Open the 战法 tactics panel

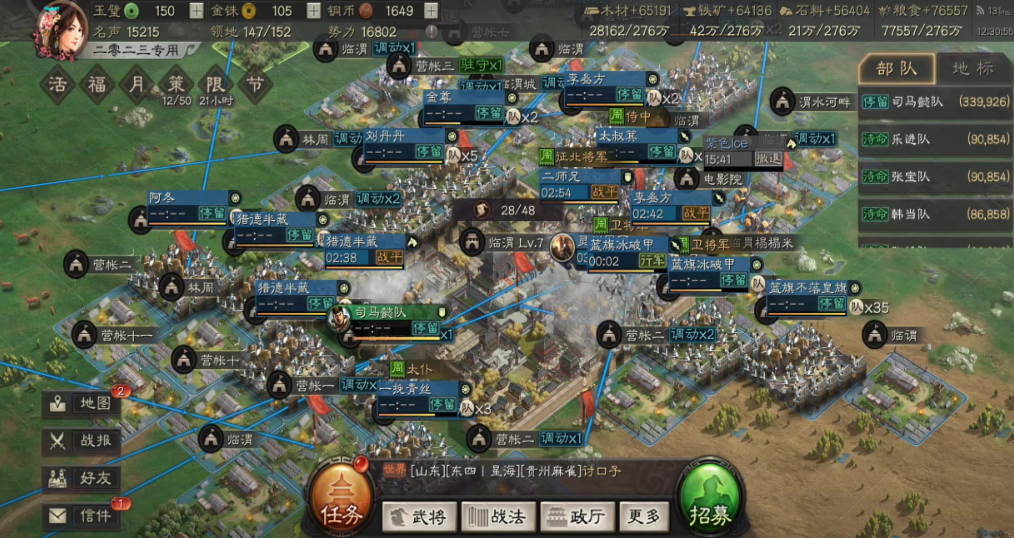coord(497,517)
